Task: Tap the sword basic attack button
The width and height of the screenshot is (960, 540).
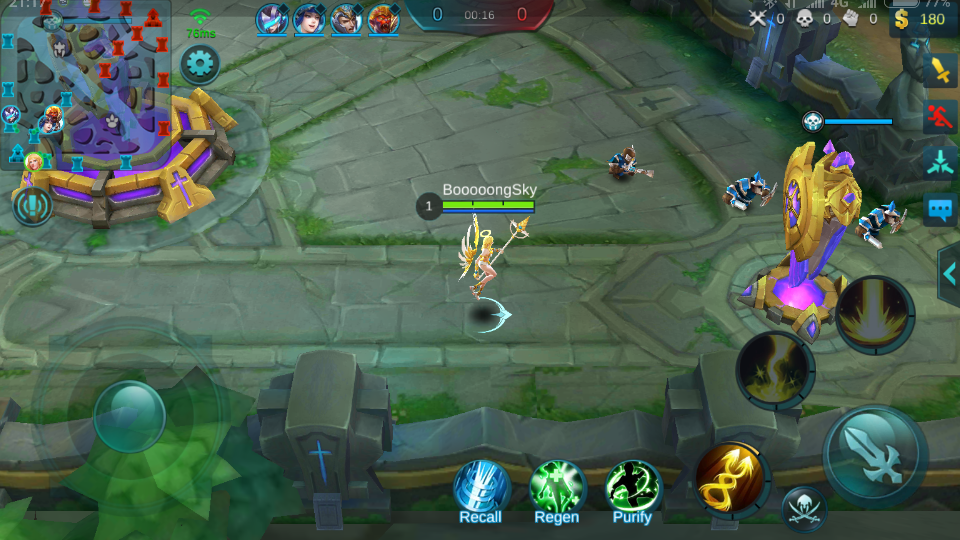Action: (x=875, y=455)
